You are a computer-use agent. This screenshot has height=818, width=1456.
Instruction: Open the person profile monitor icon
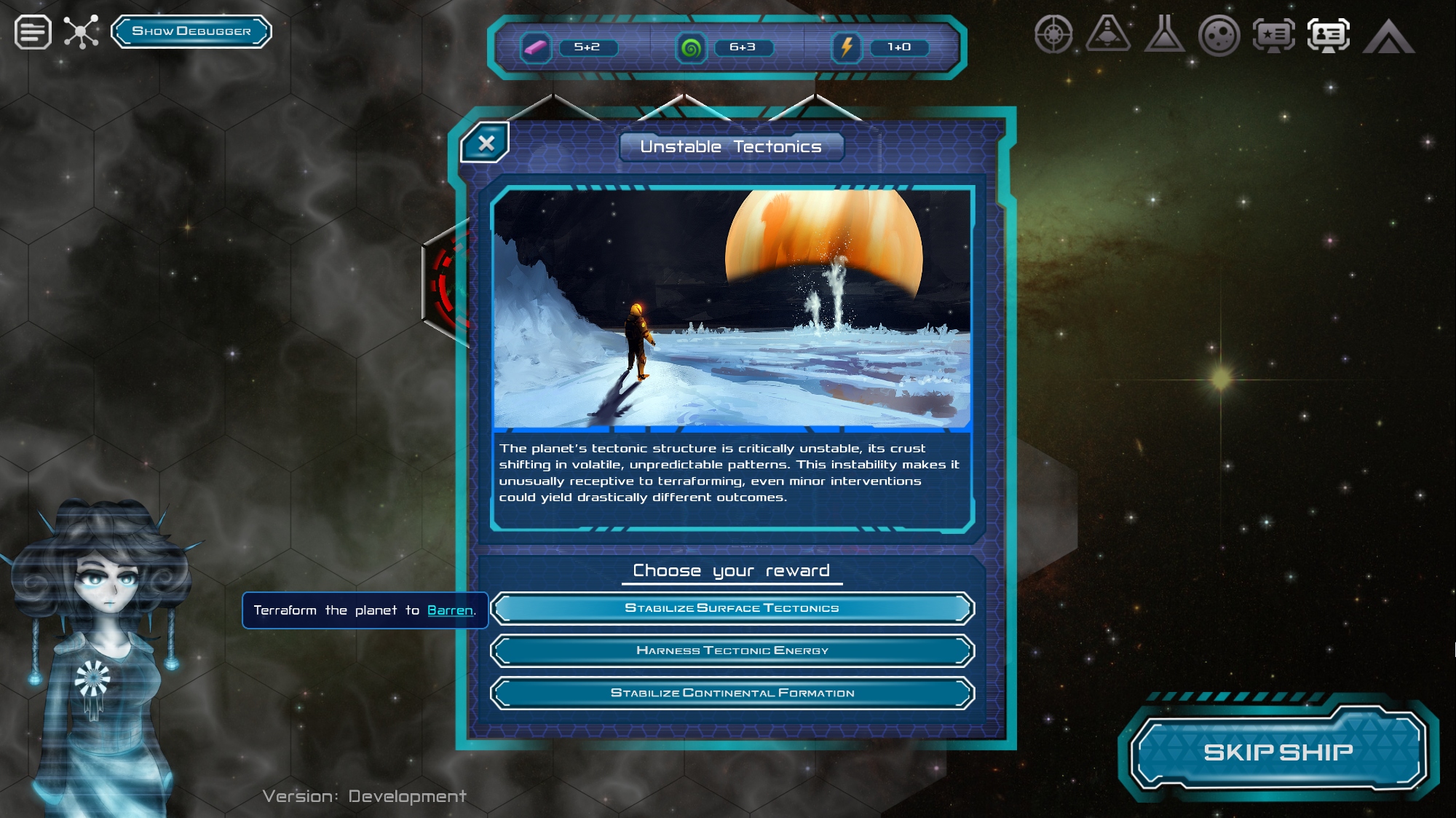[x=1329, y=35]
